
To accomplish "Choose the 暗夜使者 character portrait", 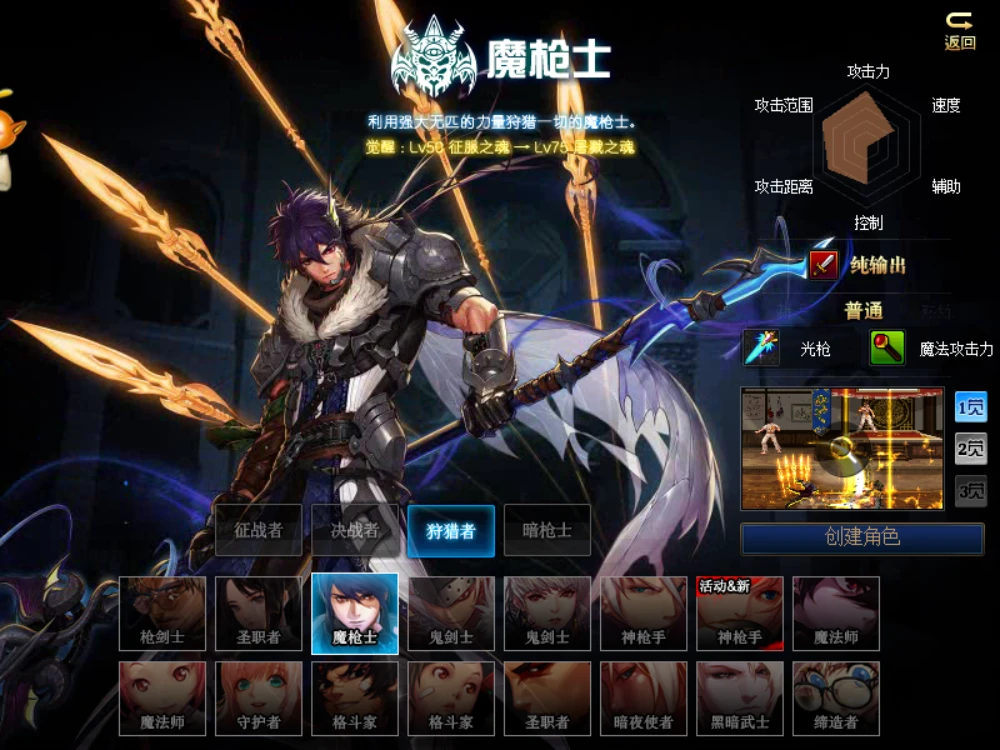I will pos(644,698).
